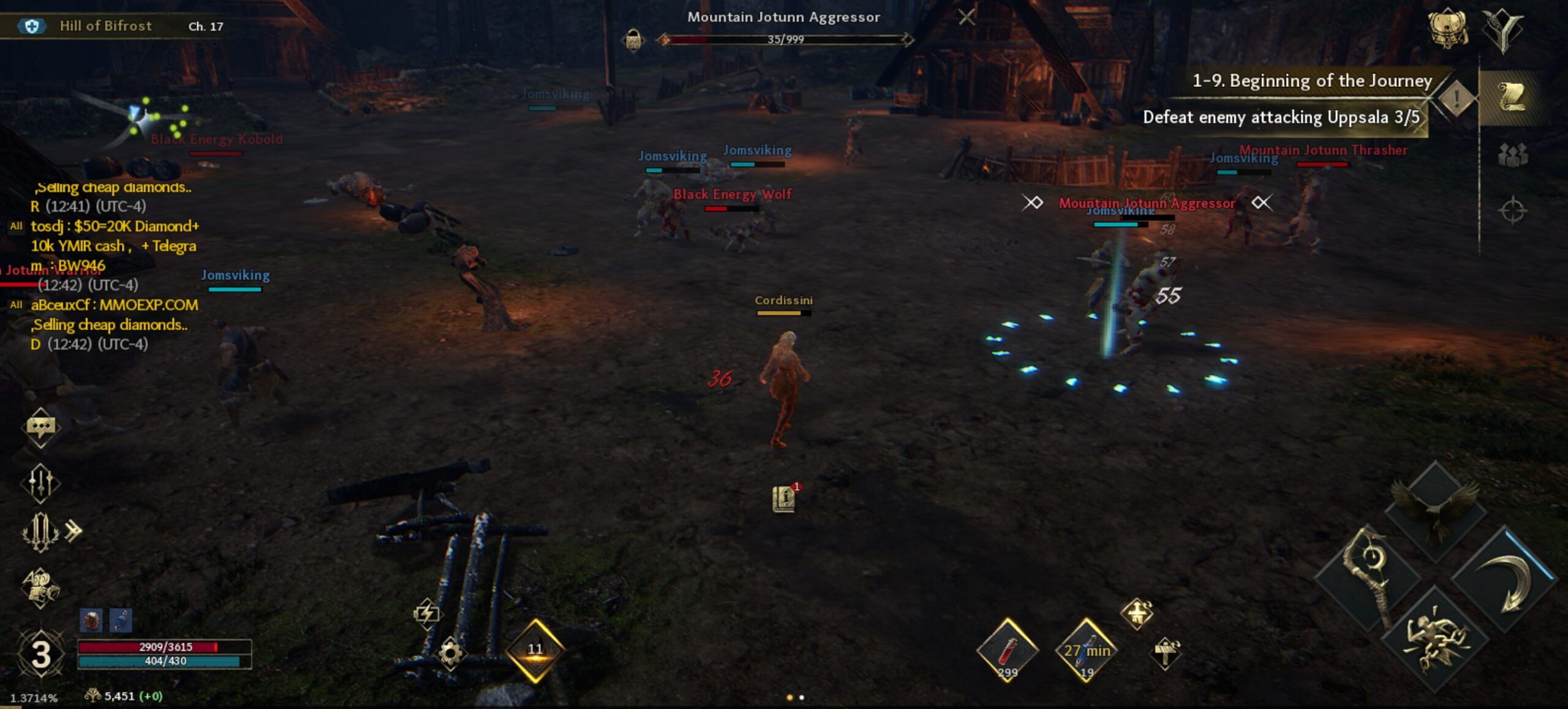The width and height of the screenshot is (1568, 709).
Task: Open the chat speech bubble button
Action: 40,427
